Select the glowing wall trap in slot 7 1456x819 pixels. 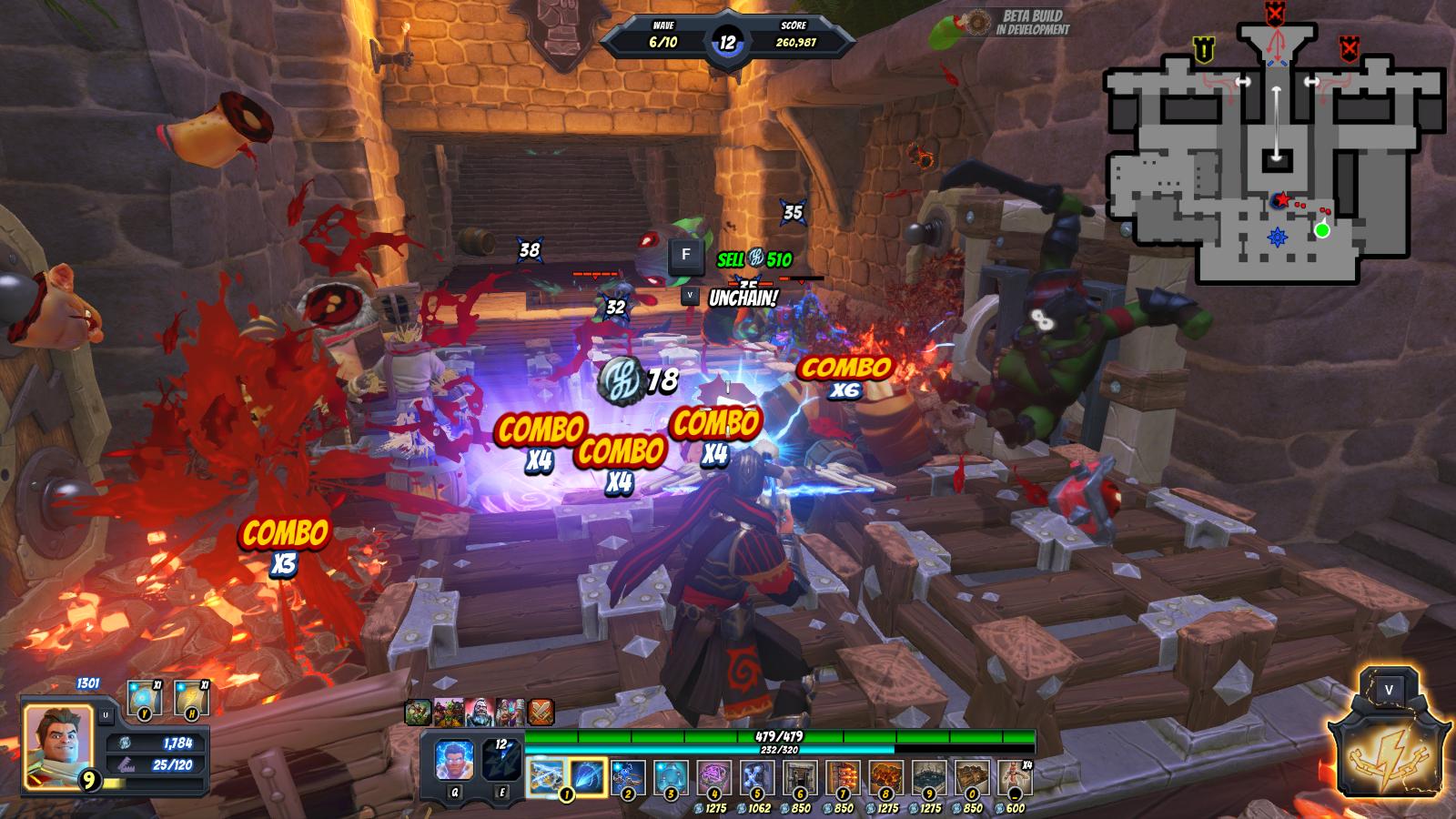tap(843, 779)
